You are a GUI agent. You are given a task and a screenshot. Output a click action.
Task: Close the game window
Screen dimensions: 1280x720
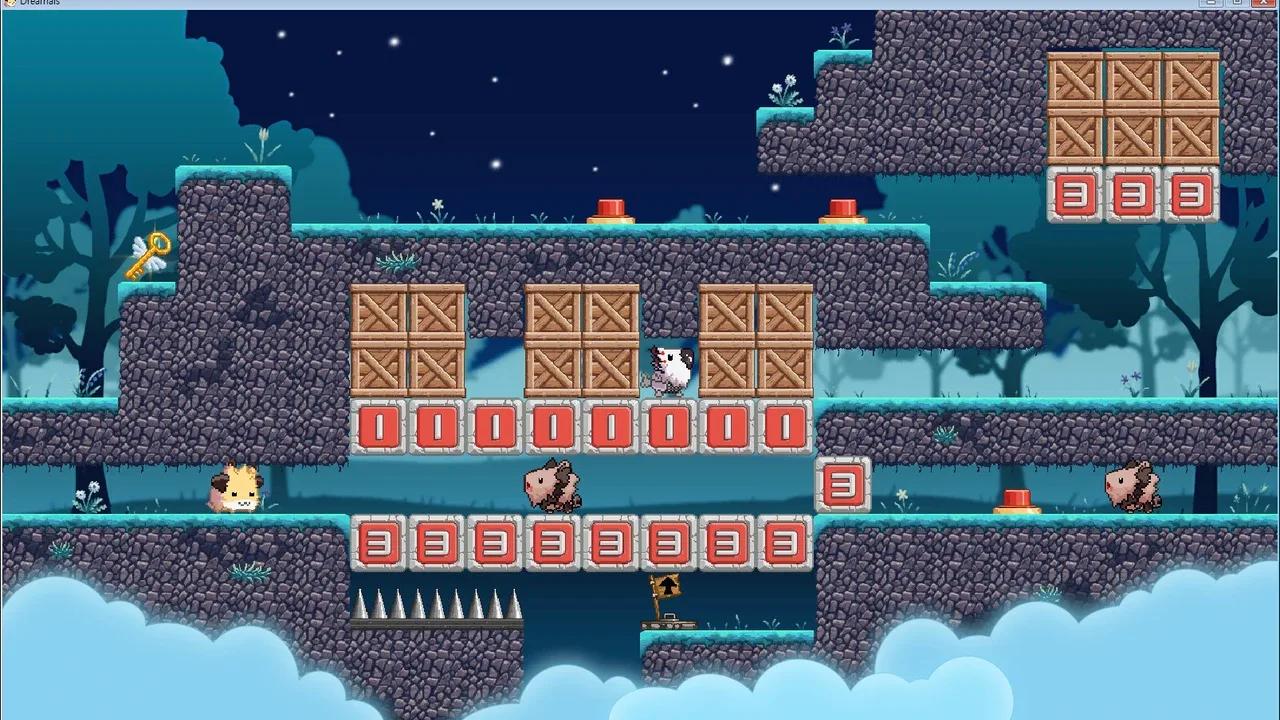pos(1262,3)
